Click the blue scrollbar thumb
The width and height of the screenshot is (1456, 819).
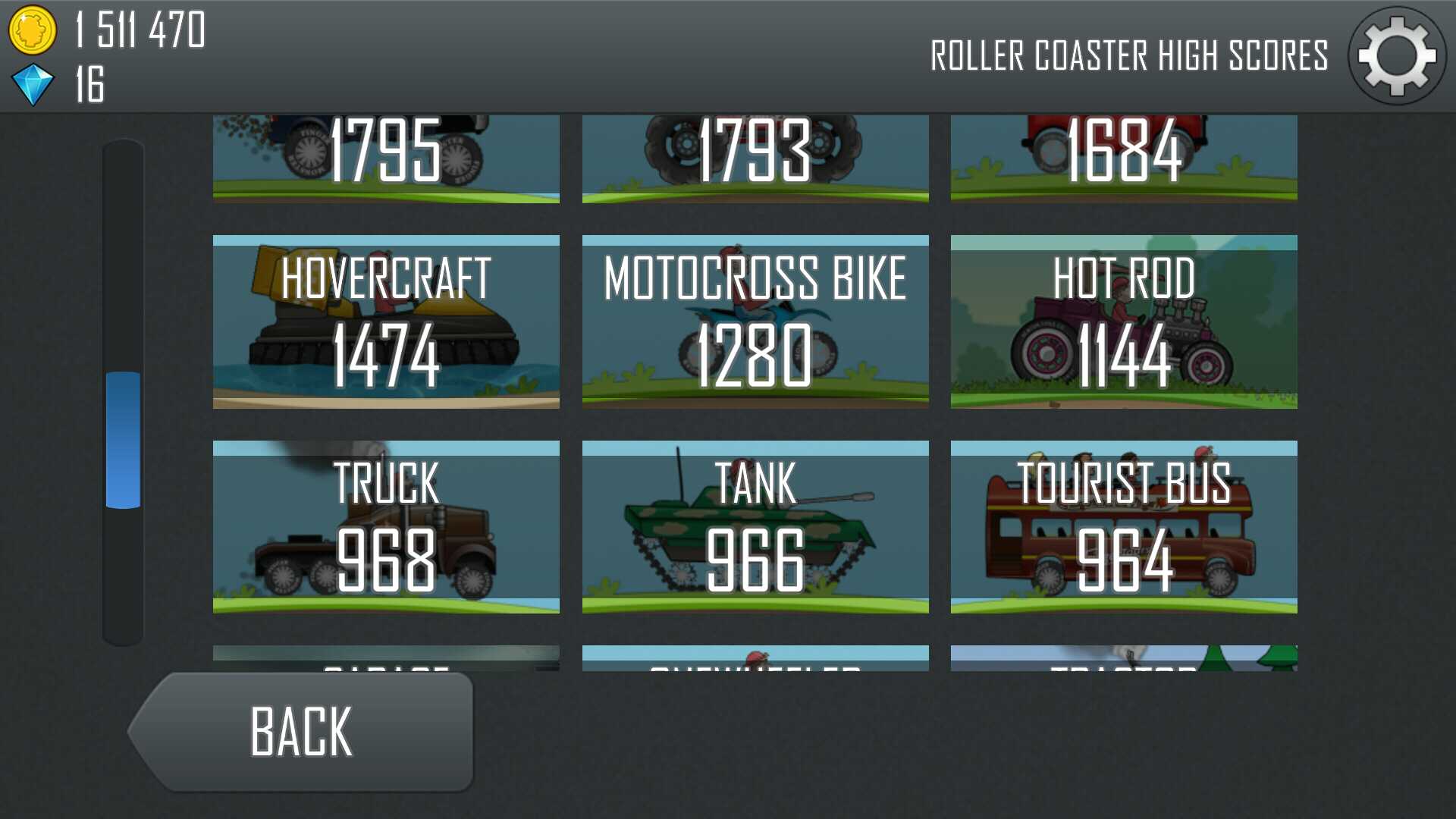[123, 440]
